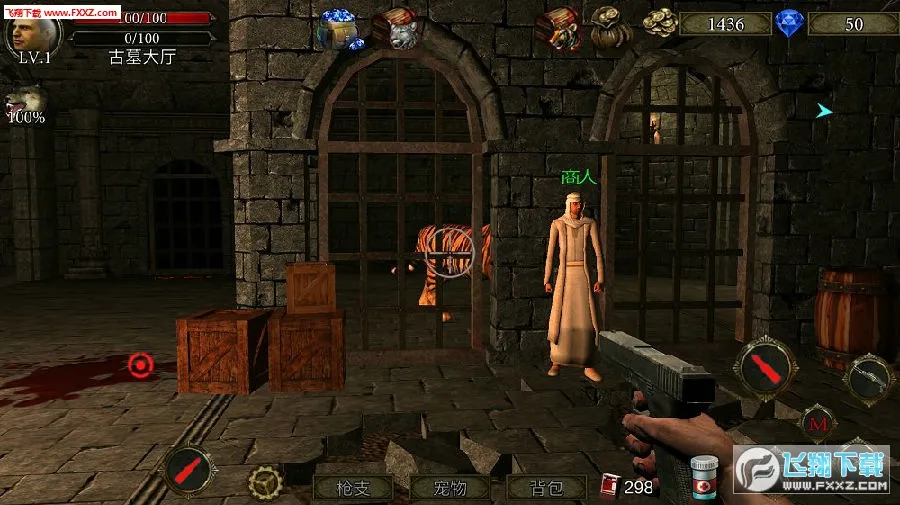Click the cyan arrow direction marker
Screen dimensions: 900x505
824,111
